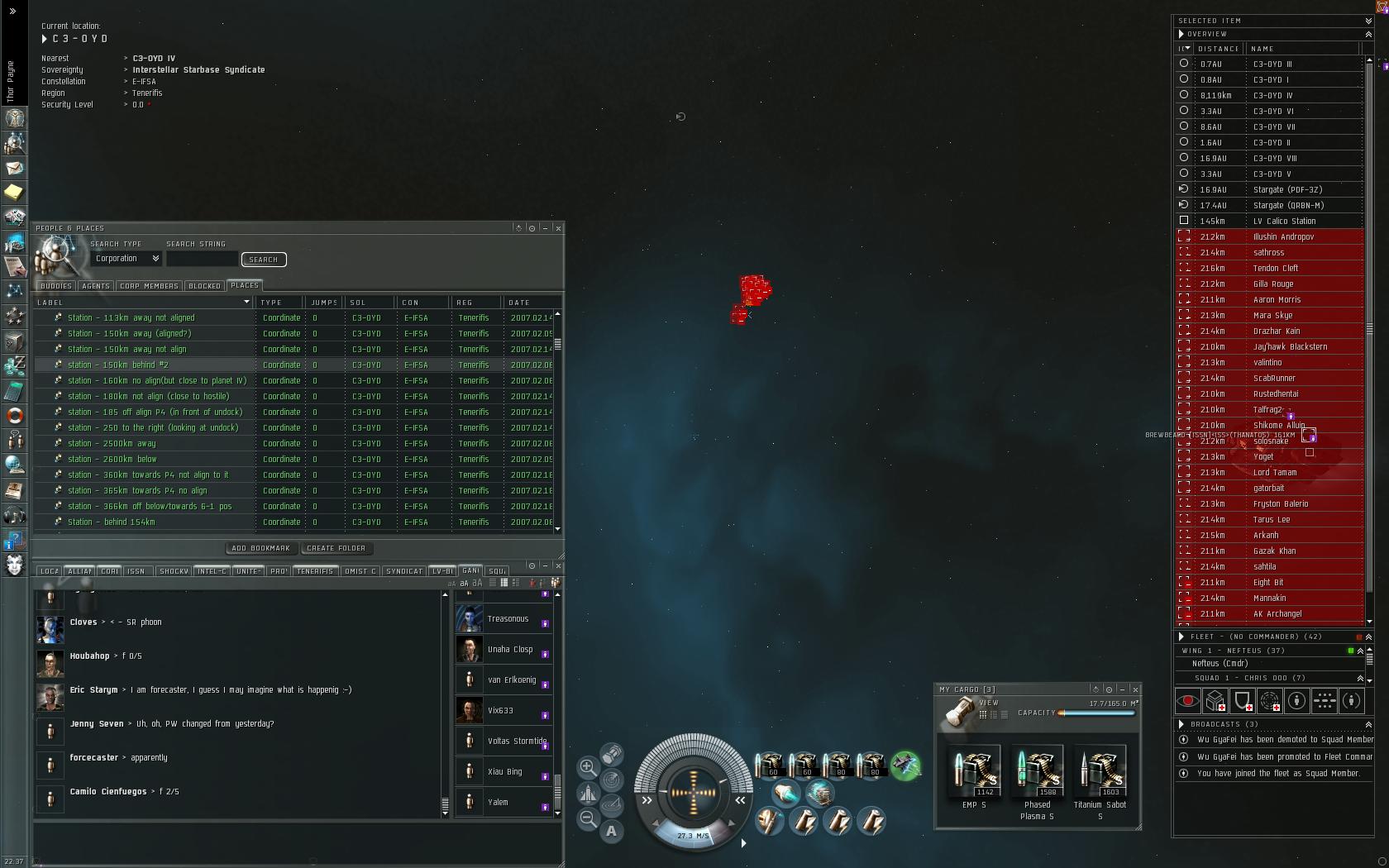The height and width of the screenshot is (868, 1389).
Task: Select LV Calico Station in overview
Action: (x=1284, y=221)
